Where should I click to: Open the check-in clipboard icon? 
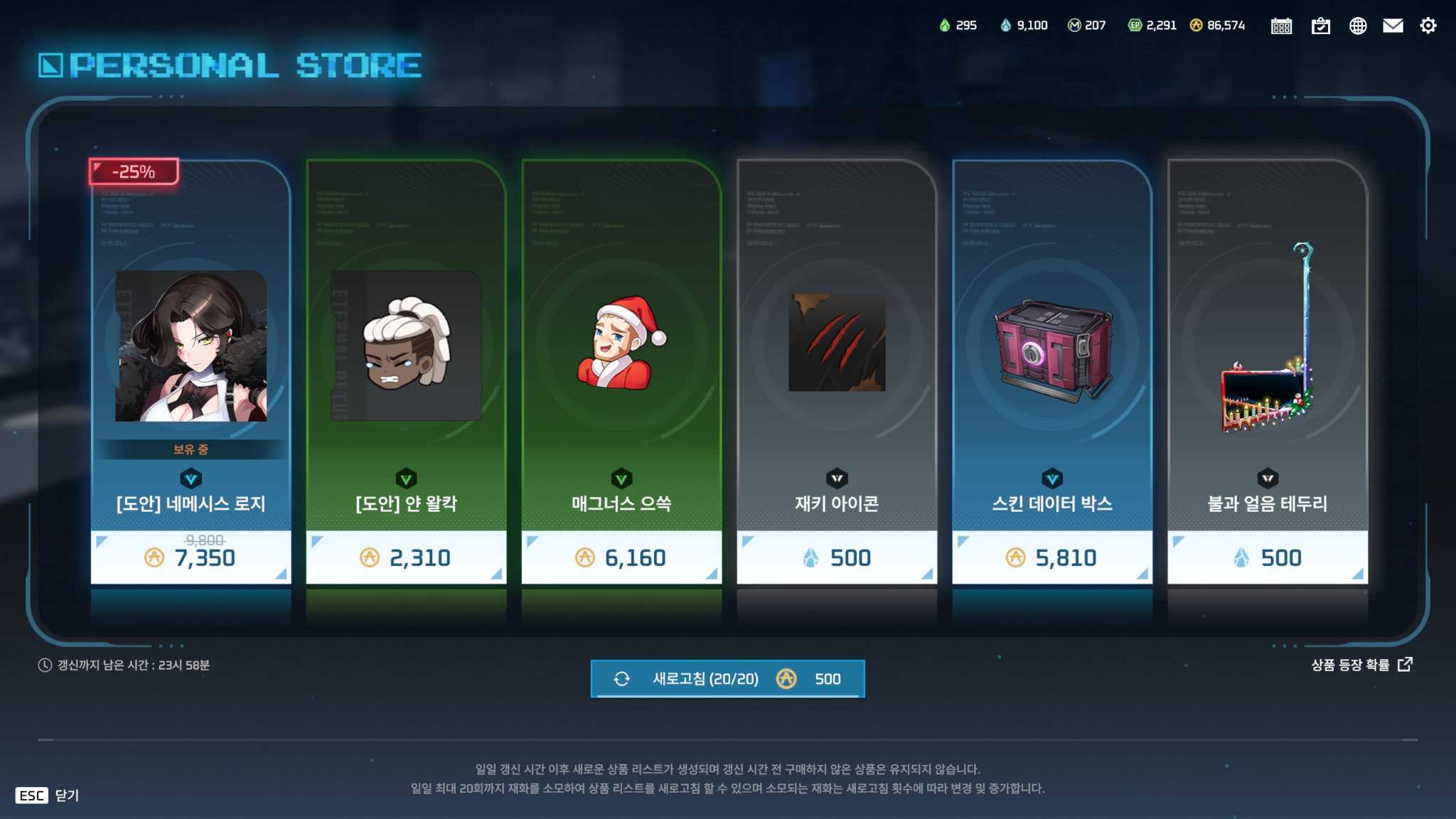tap(1321, 25)
